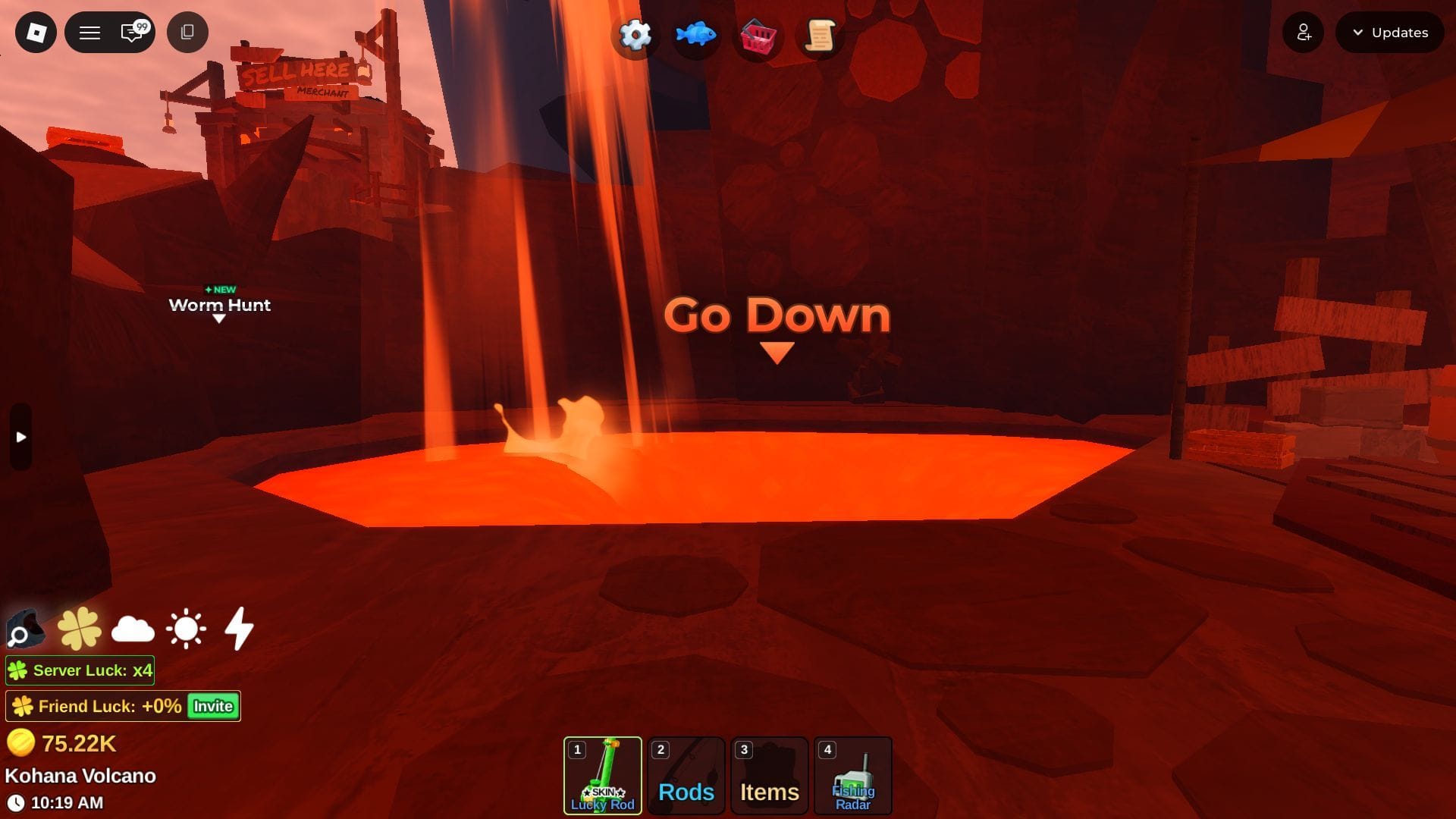Open the add-friend icon top right

[1303, 33]
